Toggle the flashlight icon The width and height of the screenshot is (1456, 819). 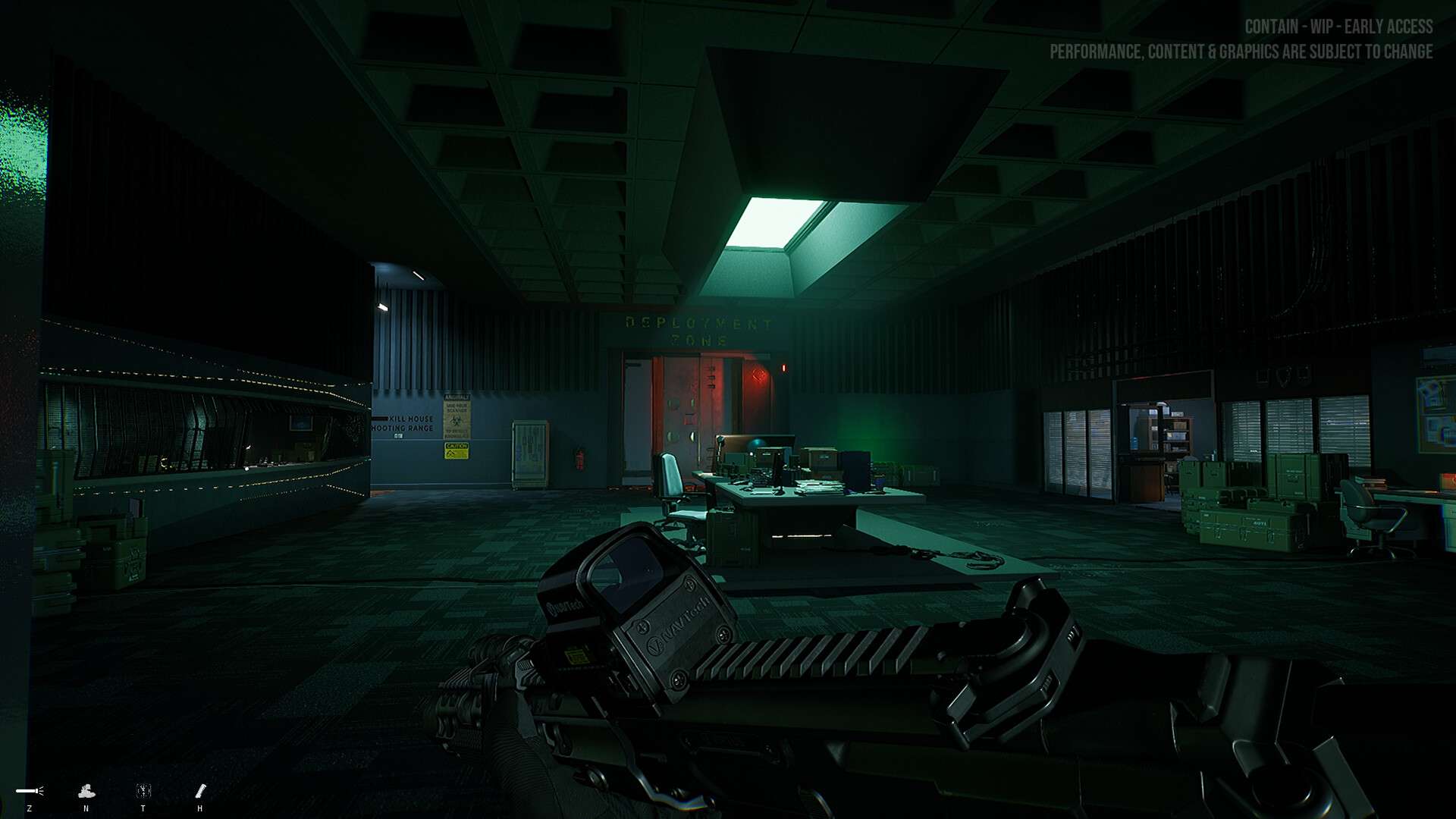30,791
